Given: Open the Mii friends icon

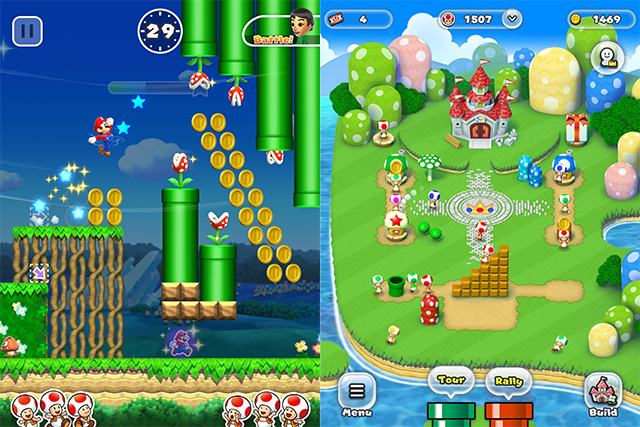Looking at the screenshot, I should click(x=606, y=55).
